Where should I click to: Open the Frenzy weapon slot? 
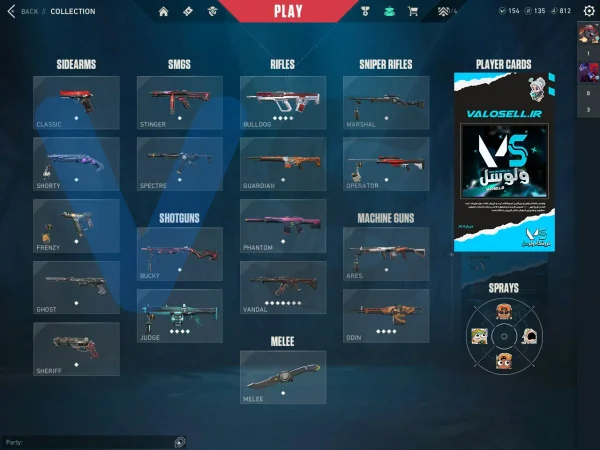pyautogui.click(x=76, y=224)
